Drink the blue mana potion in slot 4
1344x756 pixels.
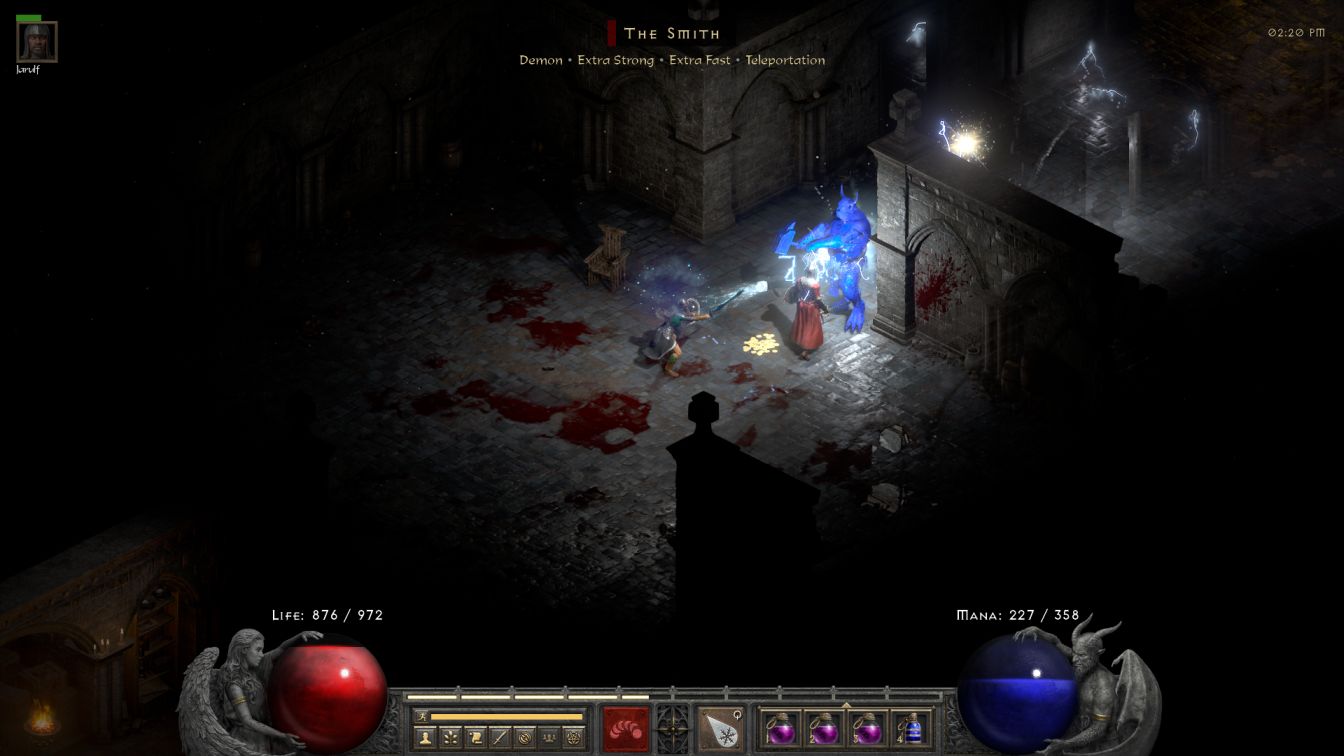[x=910, y=728]
